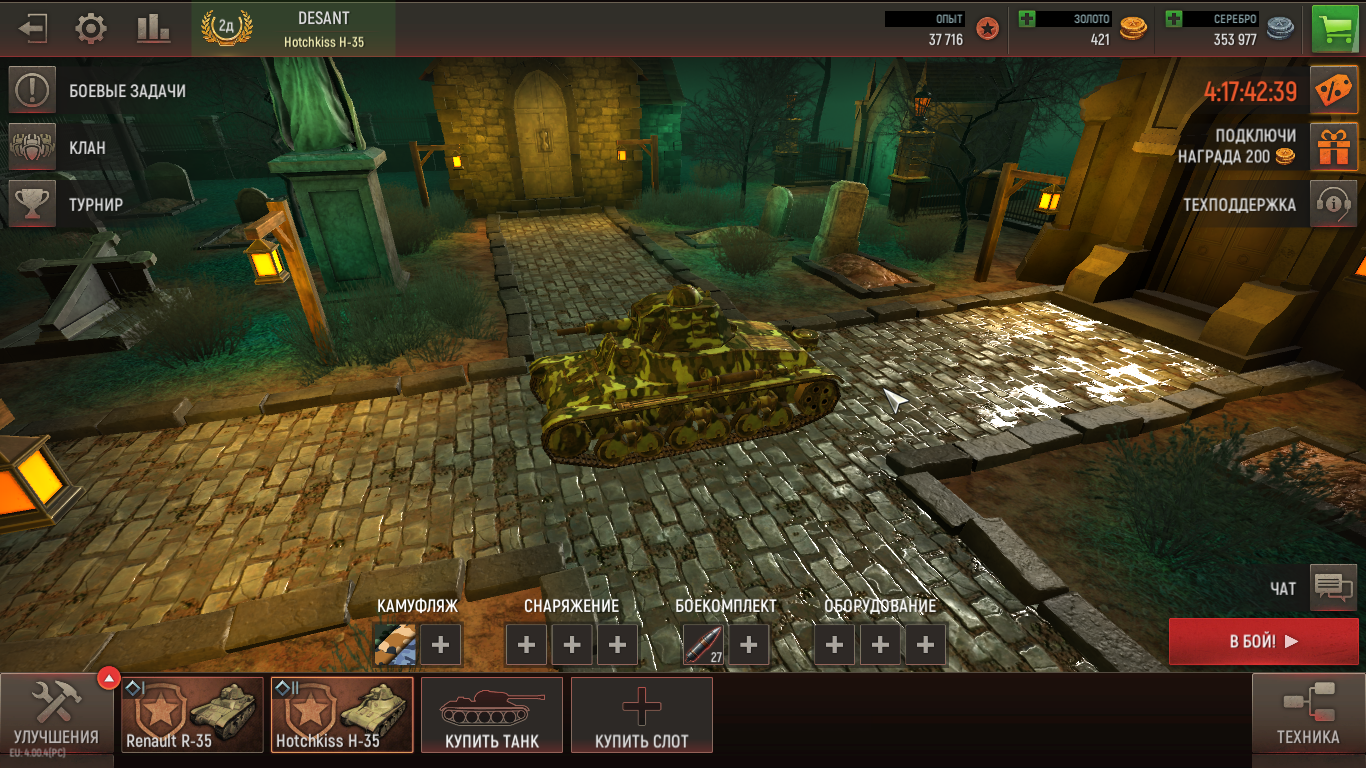Click Купить танк to buy a tank
The image size is (1366, 768).
point(492,714)
